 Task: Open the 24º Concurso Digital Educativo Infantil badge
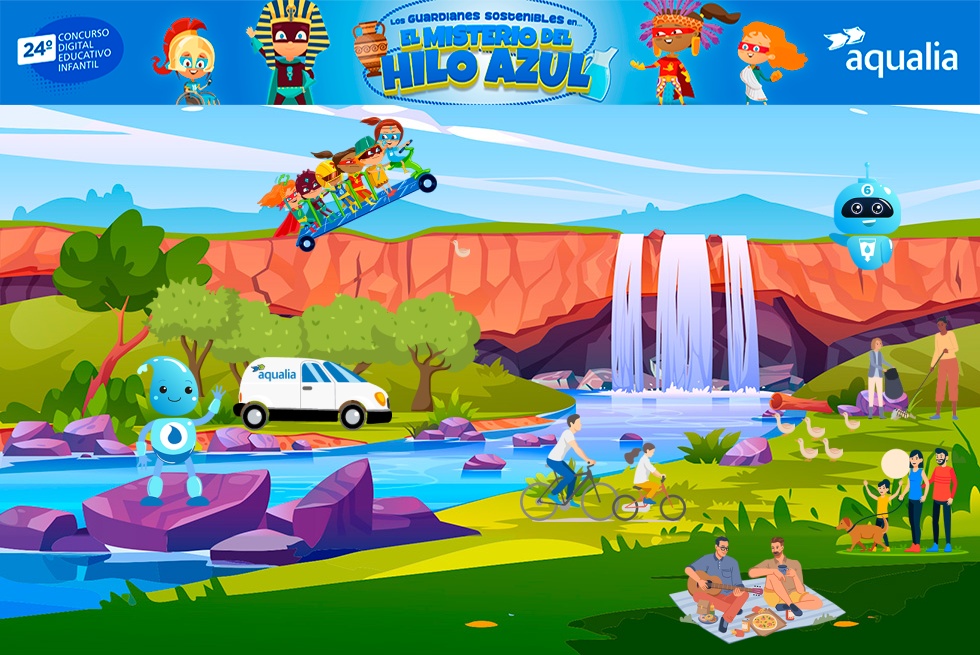click(70, 51)
